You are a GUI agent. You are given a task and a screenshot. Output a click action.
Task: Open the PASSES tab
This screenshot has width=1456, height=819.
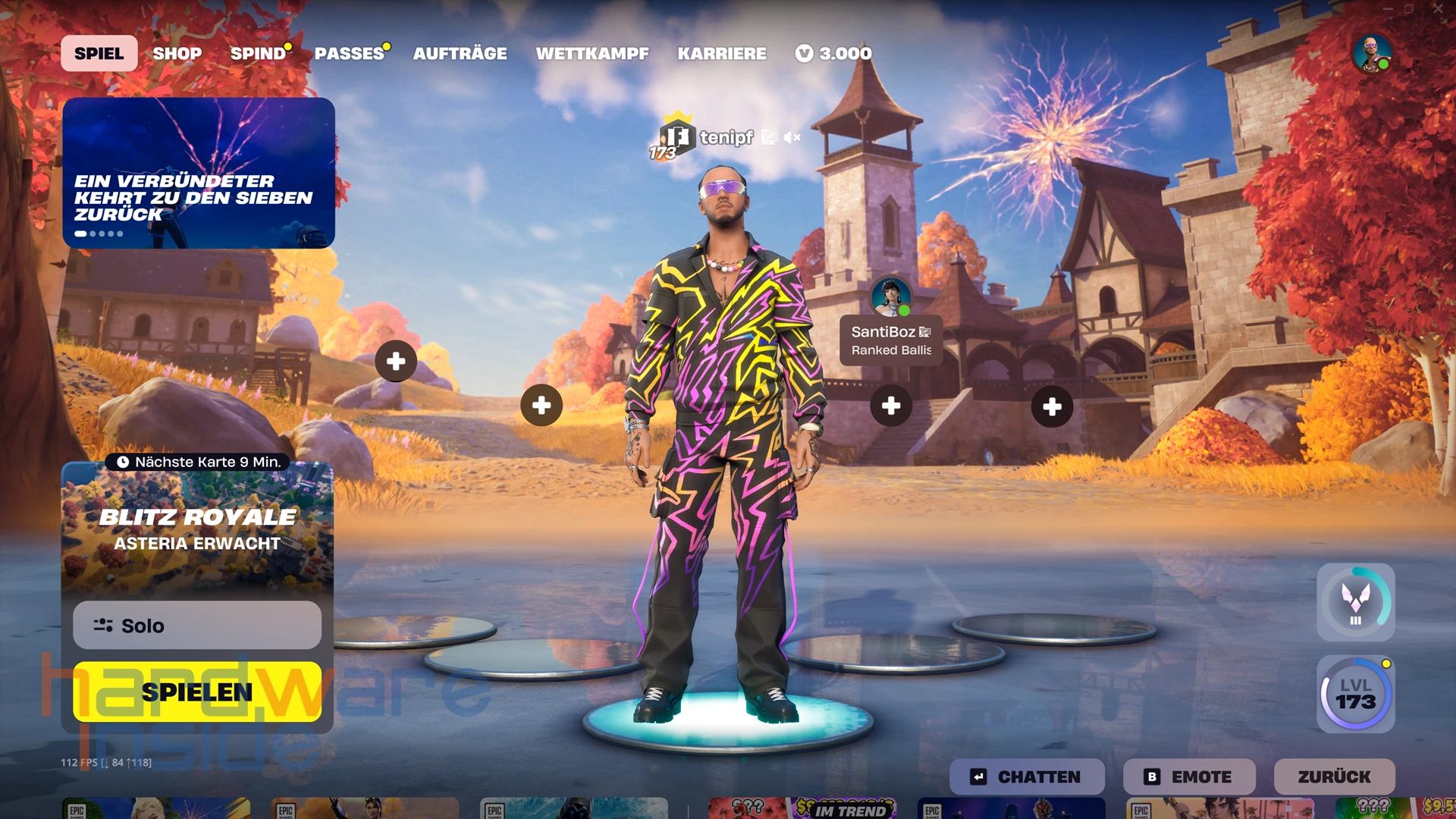349,53
